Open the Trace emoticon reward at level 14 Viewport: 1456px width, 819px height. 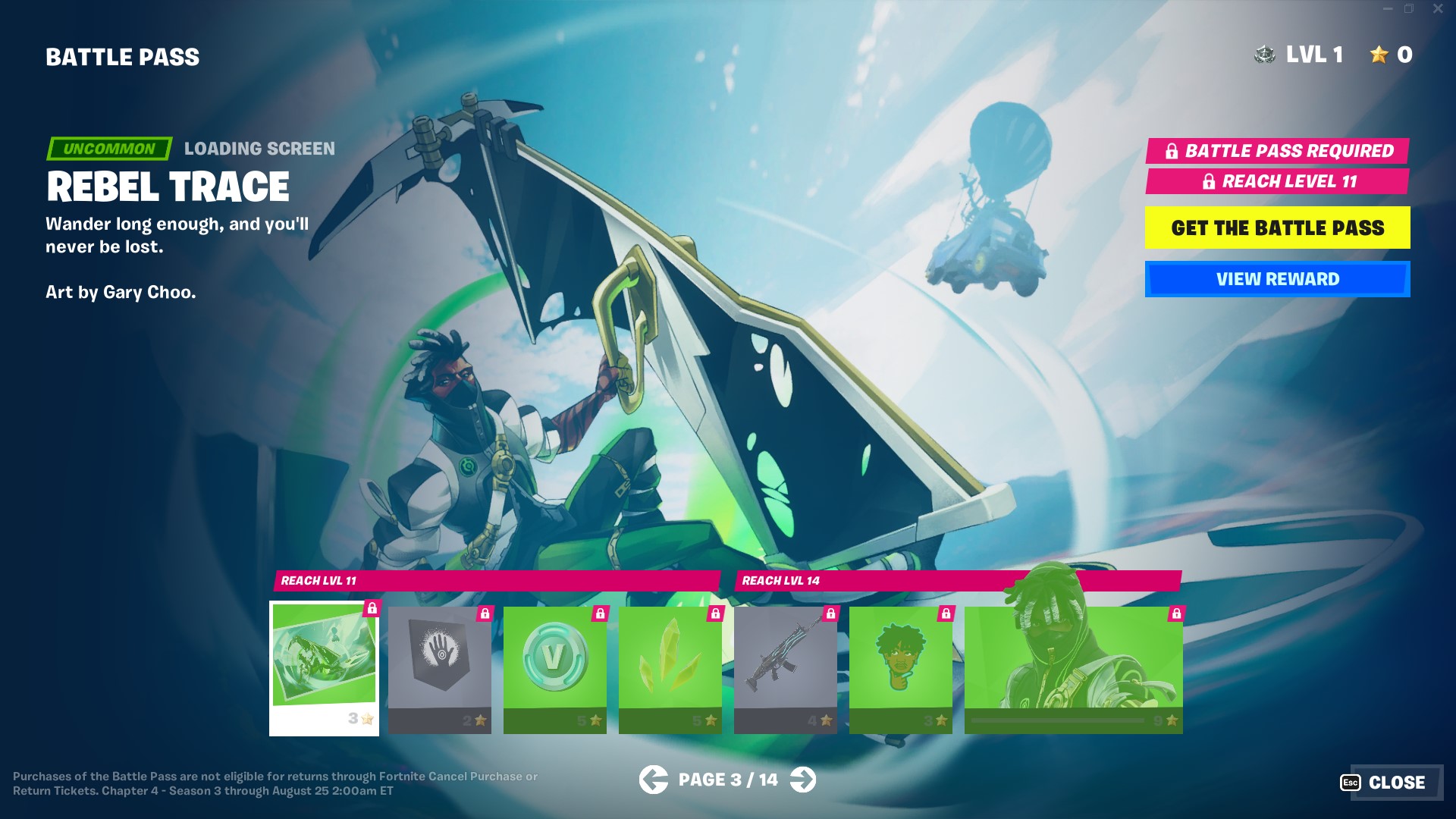901,667
